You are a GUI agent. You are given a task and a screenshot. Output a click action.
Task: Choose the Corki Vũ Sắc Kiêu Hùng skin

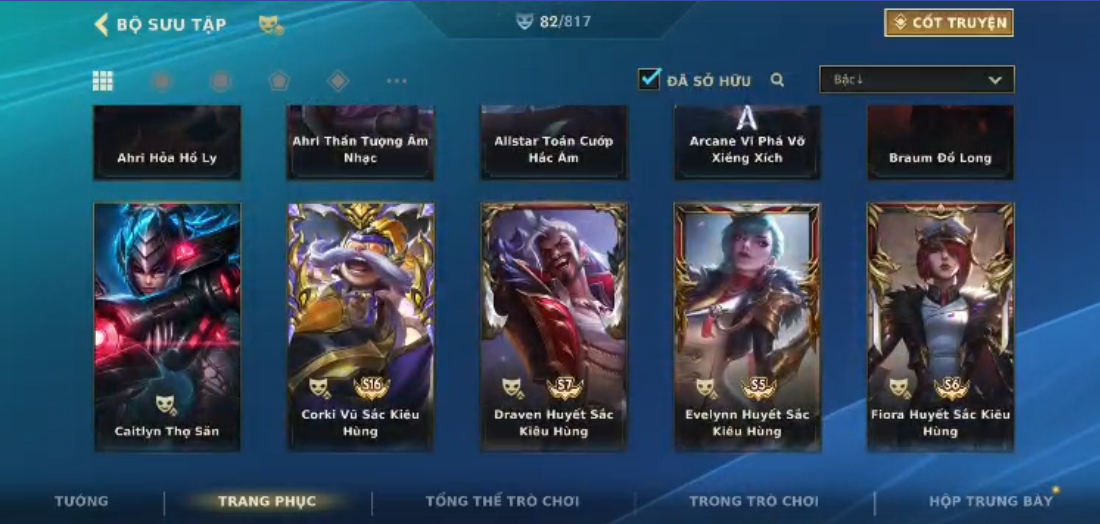click(x=360, y=326)
